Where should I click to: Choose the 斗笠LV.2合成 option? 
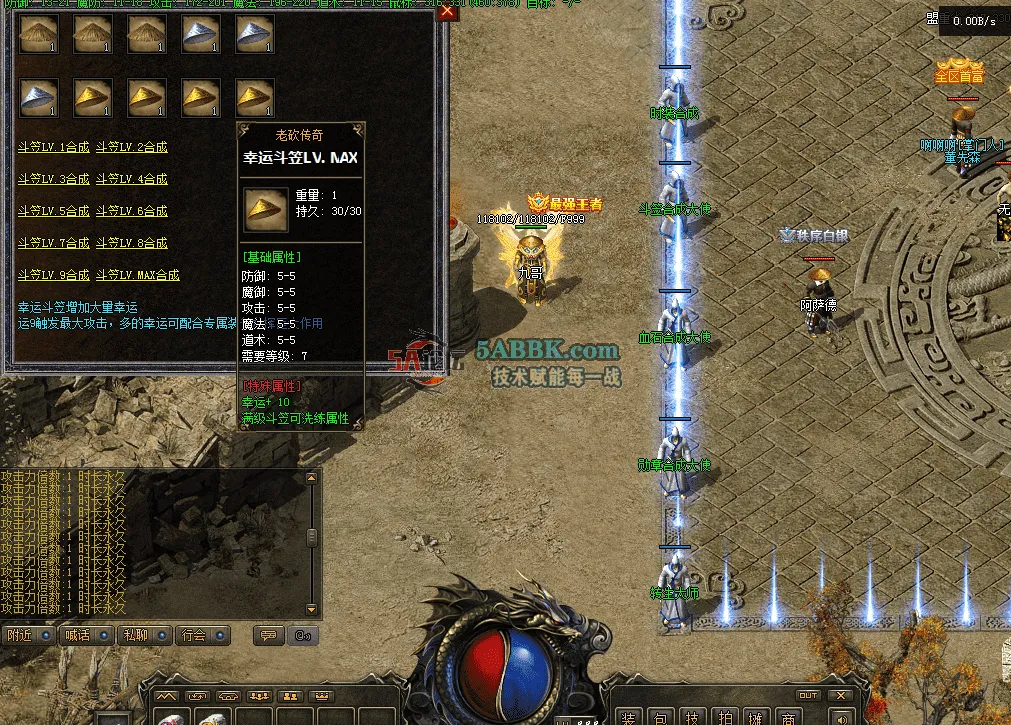coord(131,147)
